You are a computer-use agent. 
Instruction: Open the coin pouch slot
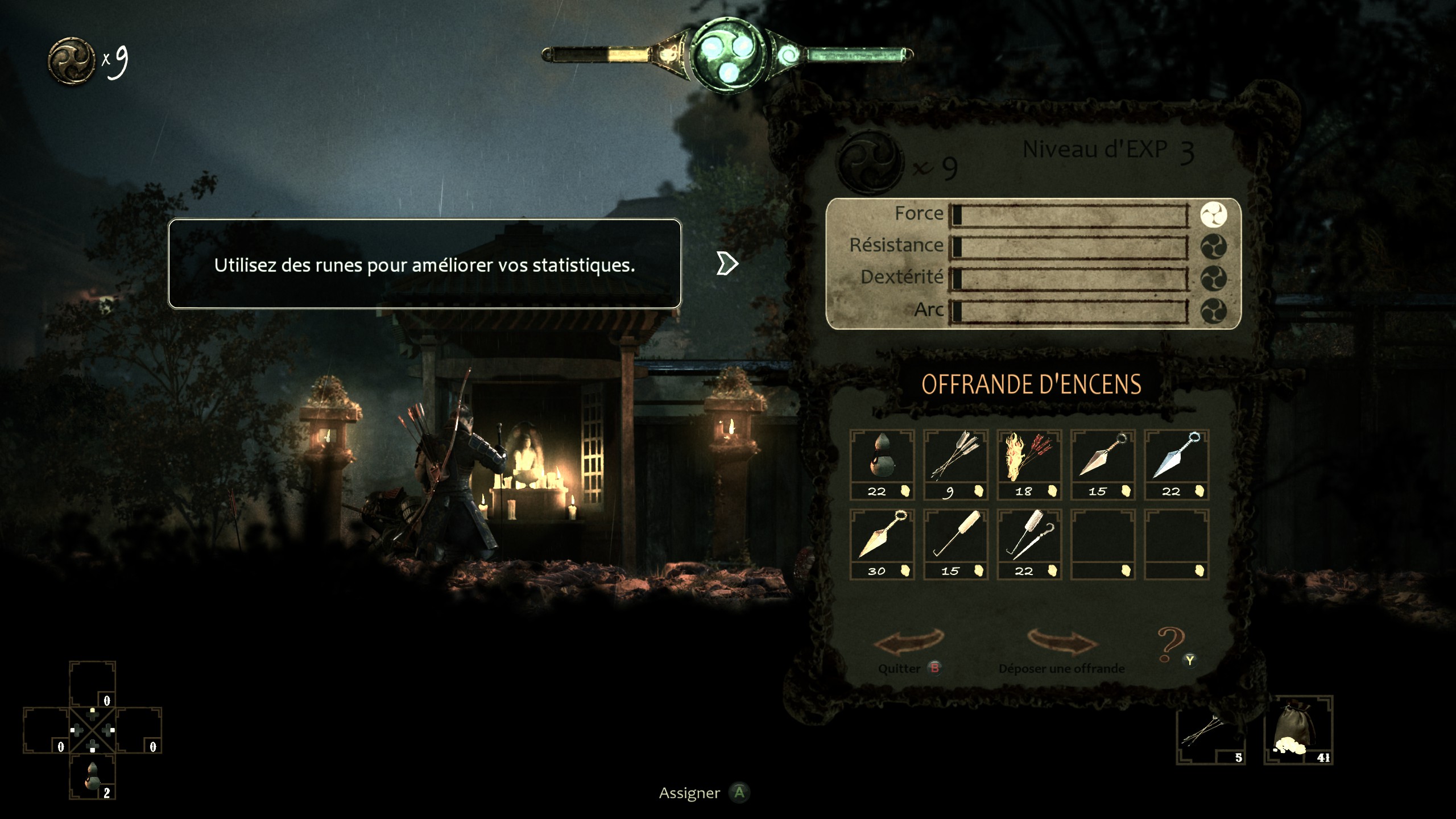click(1298, 730)
